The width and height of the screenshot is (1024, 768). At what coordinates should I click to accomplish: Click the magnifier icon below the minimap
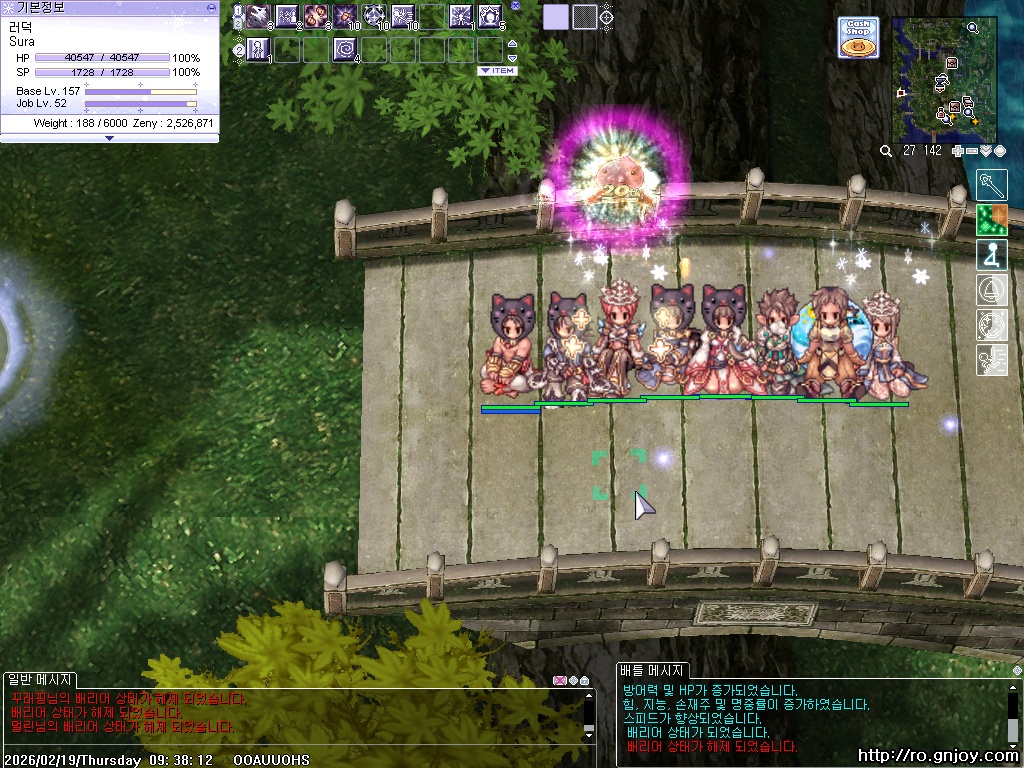tap(886, 151)
